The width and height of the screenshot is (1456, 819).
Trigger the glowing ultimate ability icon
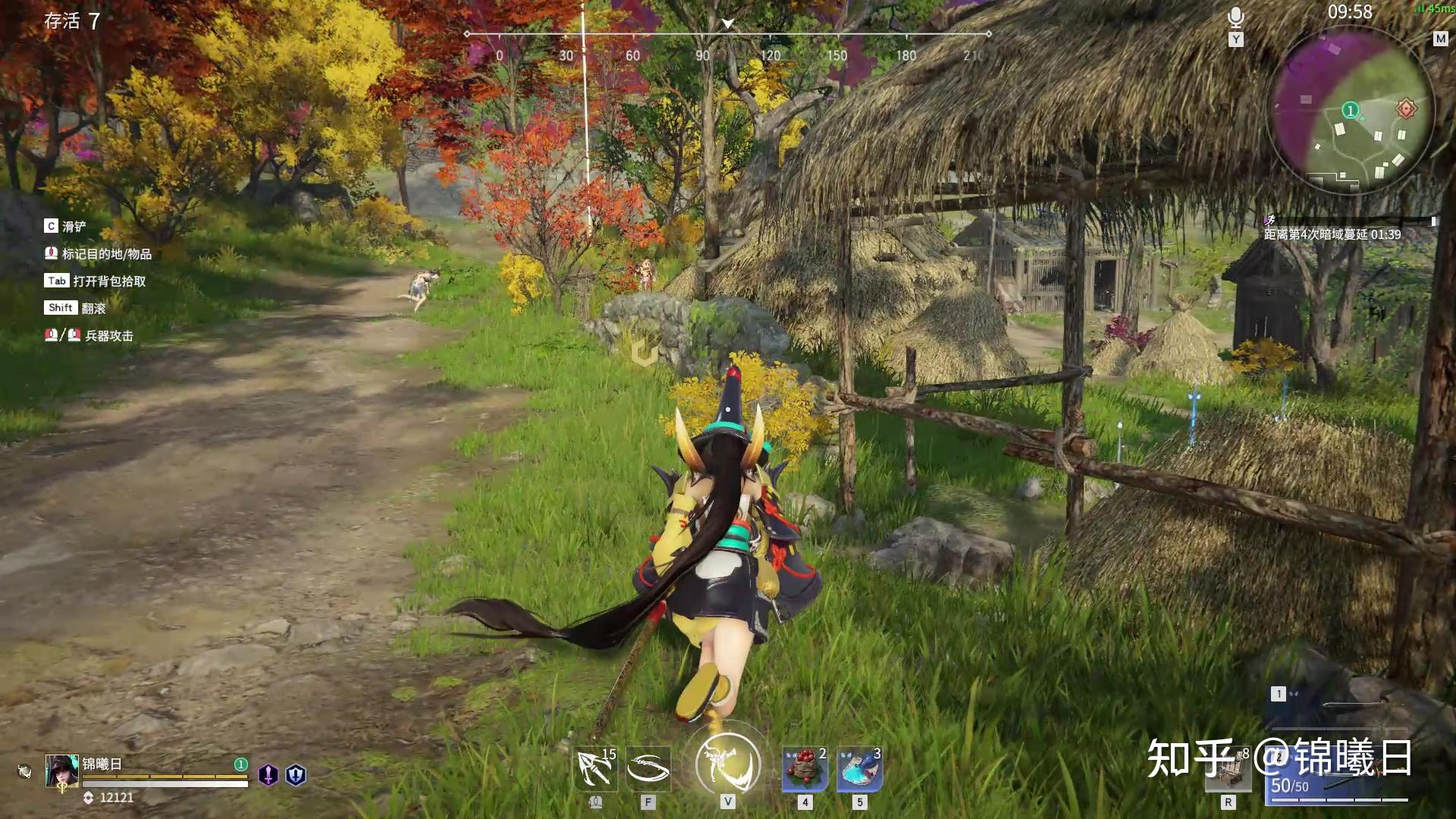click(728, 764)
